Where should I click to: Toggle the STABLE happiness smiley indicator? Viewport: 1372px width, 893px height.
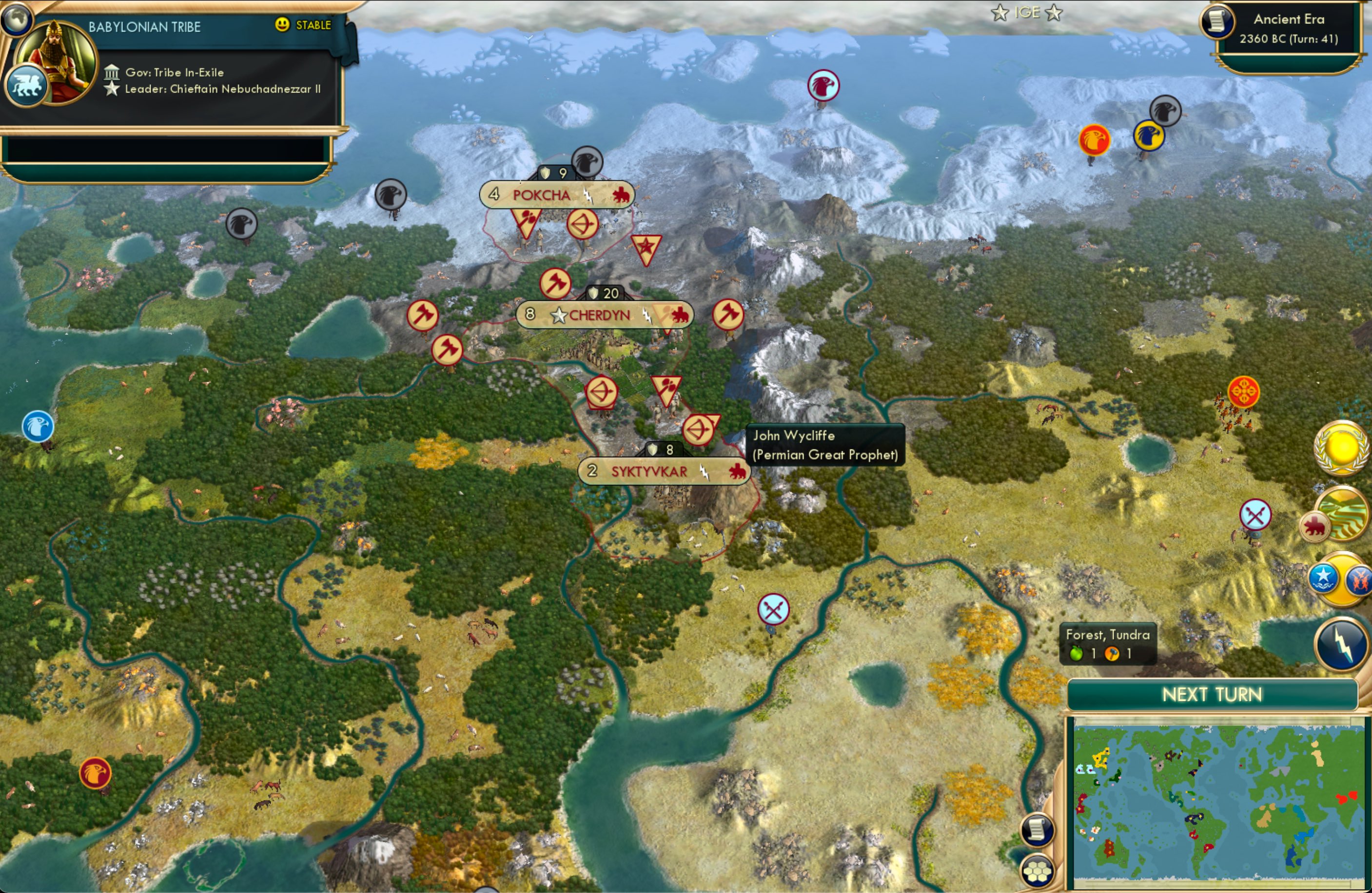281,25
